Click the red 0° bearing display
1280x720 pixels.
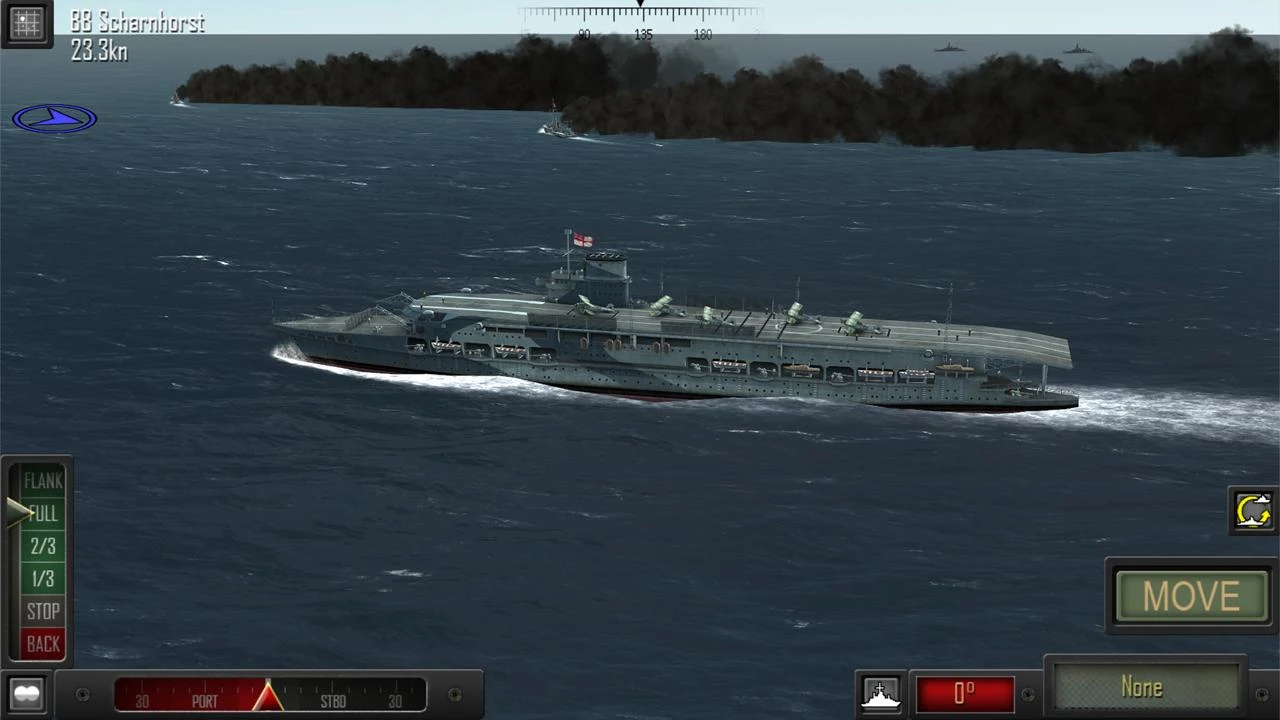tap(964, 694)
